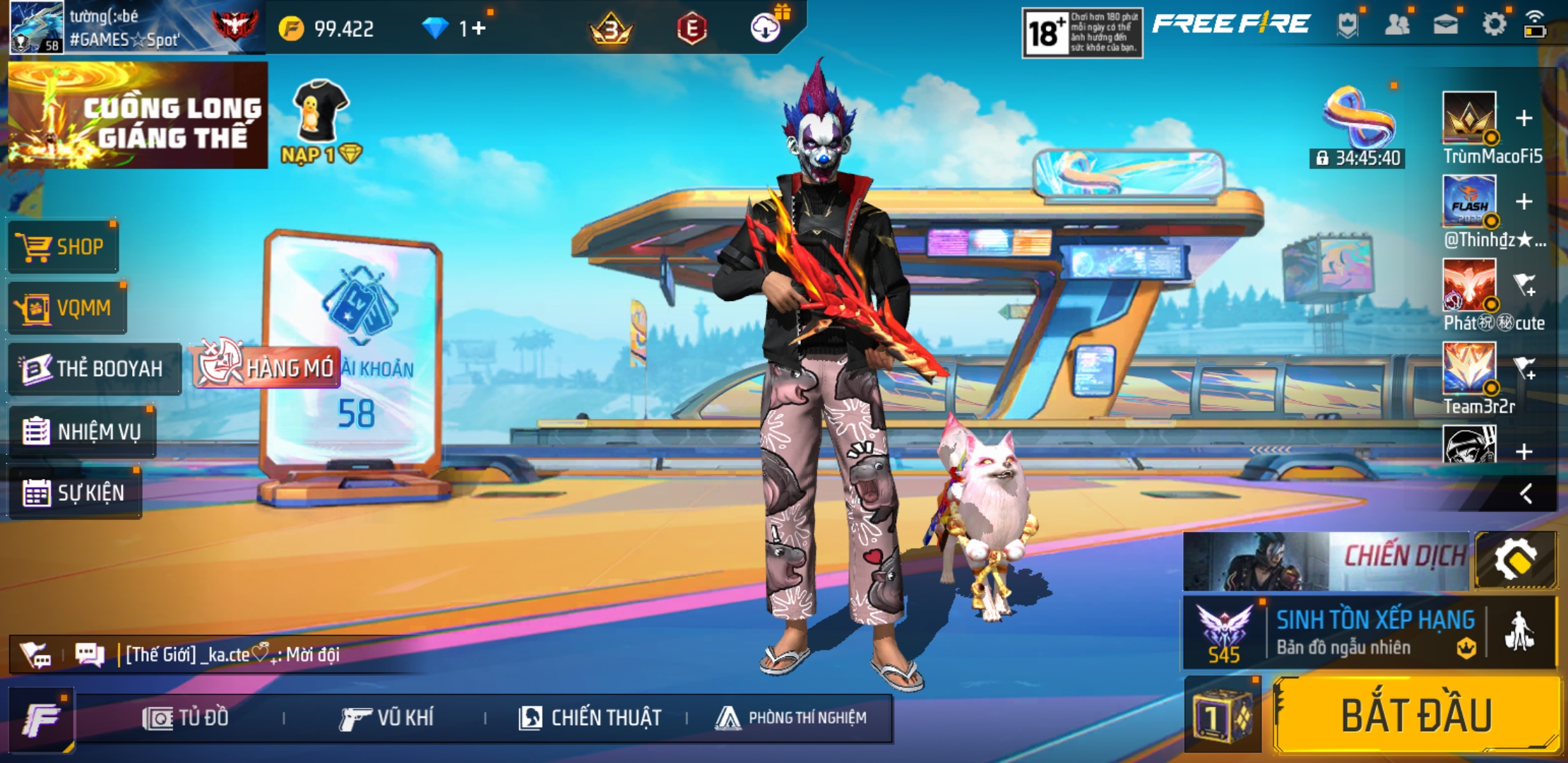This screenshot has width=1568, height=763.
Task: Invite TrùmMacoFi5 to the squad
Action: 1524,118
